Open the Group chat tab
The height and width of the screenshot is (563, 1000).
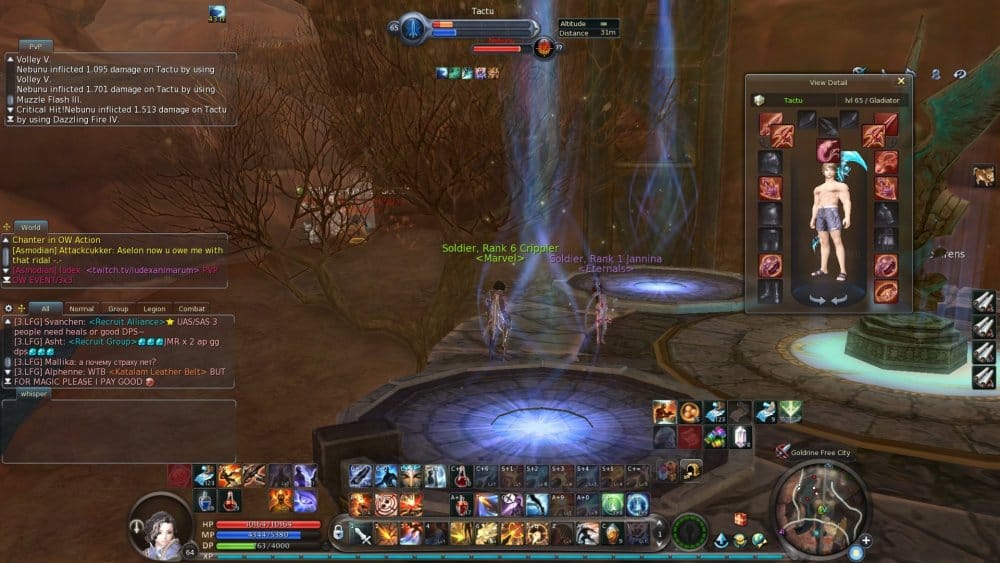[118, 309]
